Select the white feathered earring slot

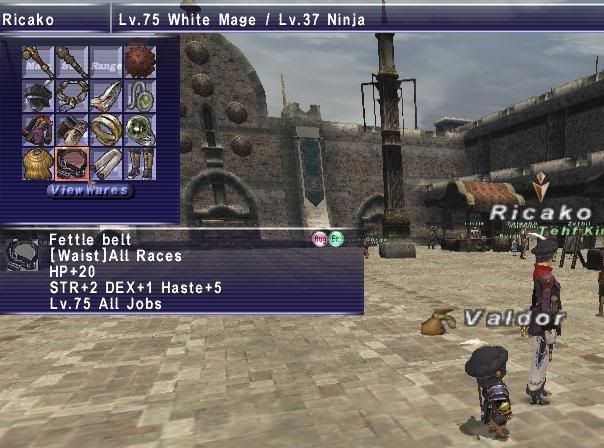pyautogui.click(x=106, y=96)
